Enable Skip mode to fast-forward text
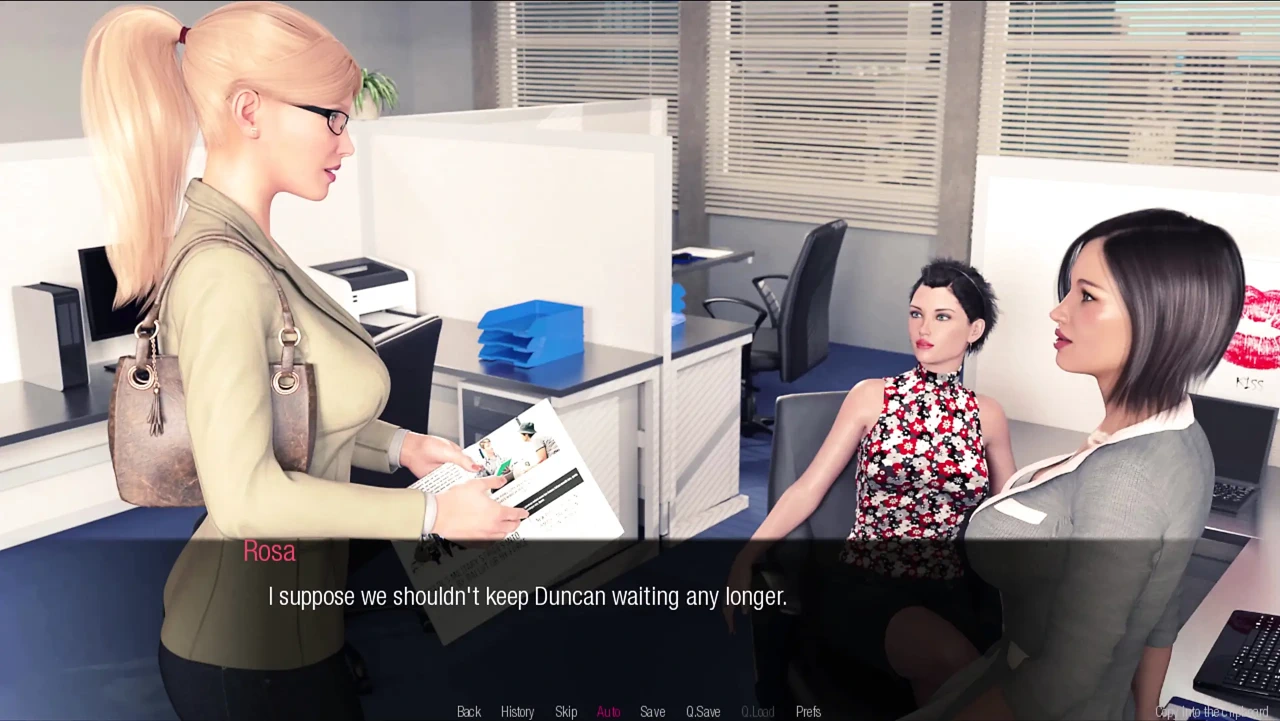 click(566, 711)
